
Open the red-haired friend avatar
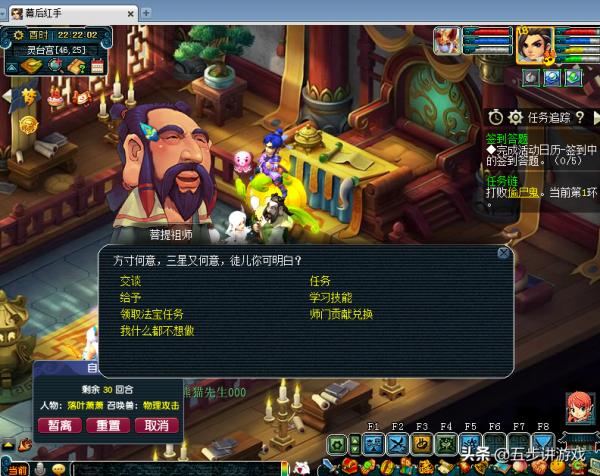579,408
